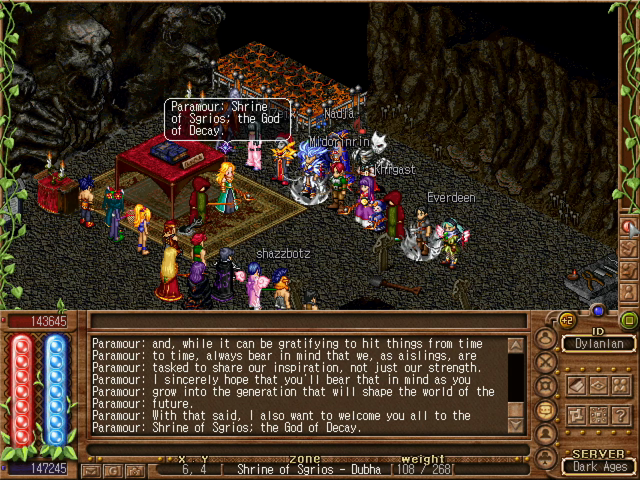
Task: Select the speech bubble chat panel
Action: coord(546,410)
